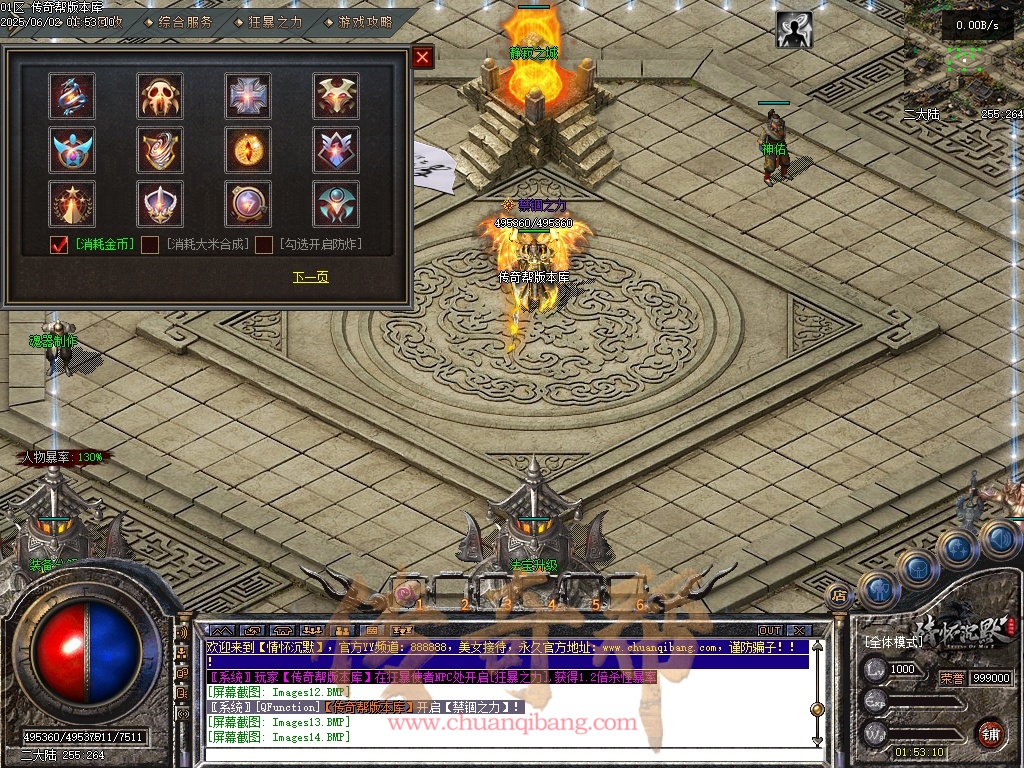1024x768 pixels.
Task: Open the stall with the red 铺 button
Action: click(x=990, y=733)
